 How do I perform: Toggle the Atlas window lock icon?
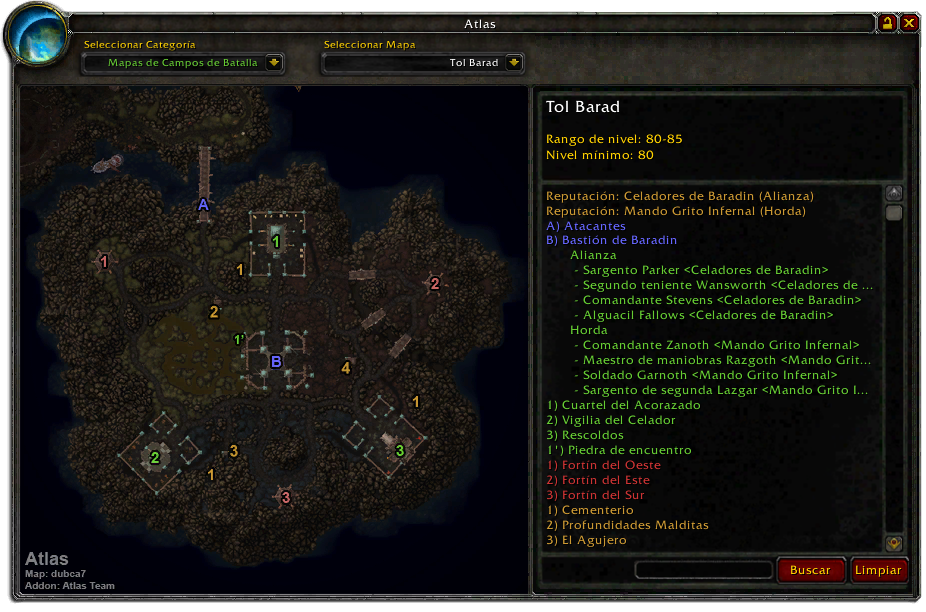[887, 23]
